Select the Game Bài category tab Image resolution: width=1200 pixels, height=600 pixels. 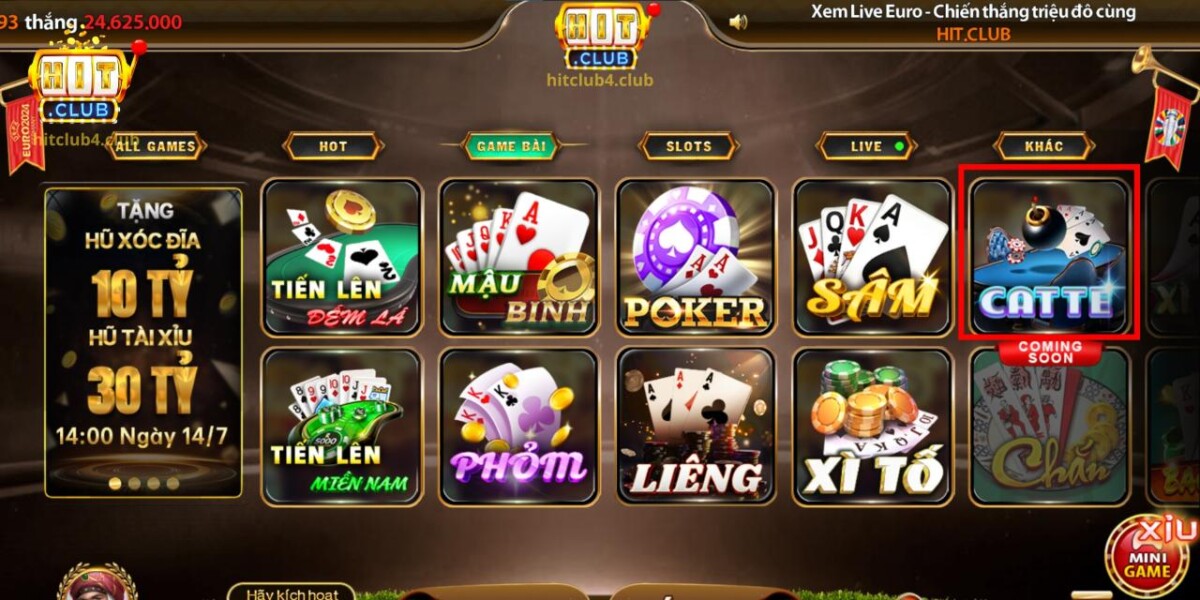[x=510, y=146]
